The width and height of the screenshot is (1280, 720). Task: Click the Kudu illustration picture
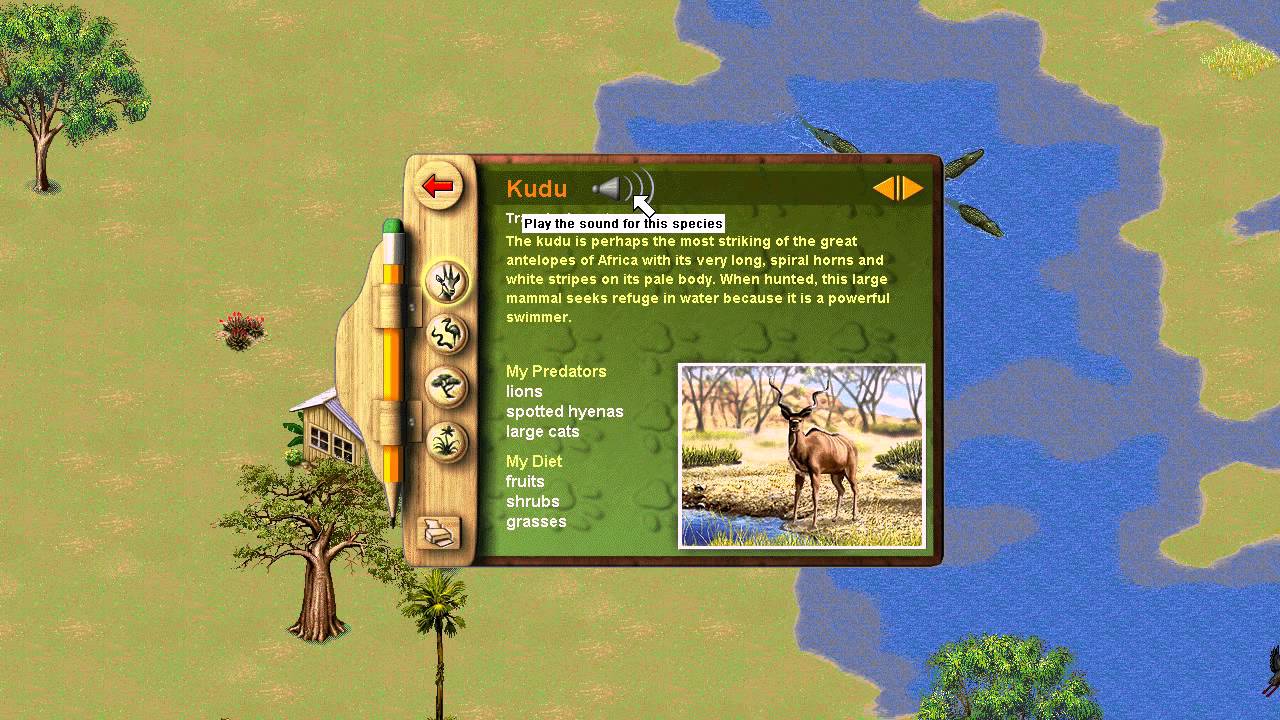[801, 456]
